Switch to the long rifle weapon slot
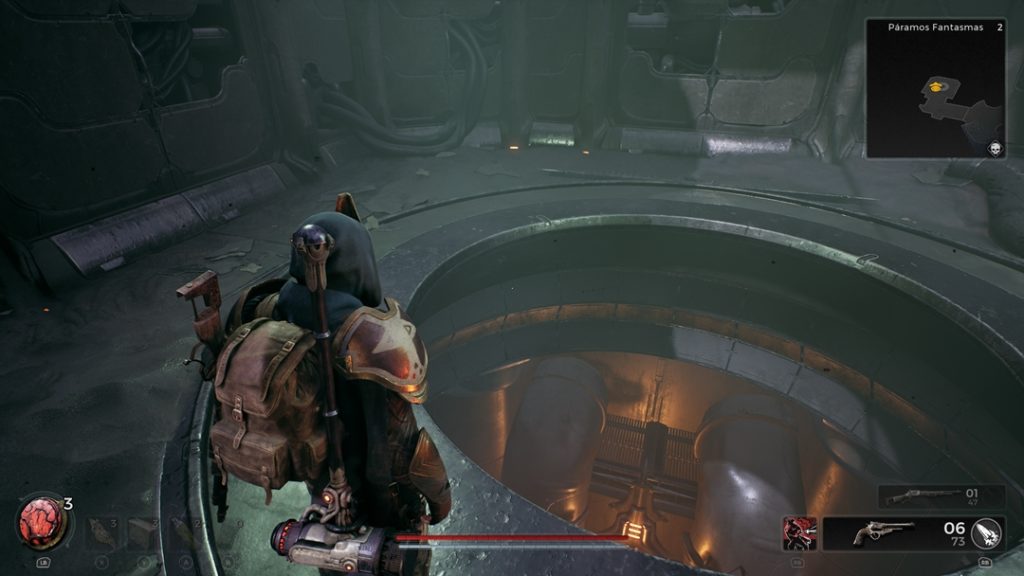 (912, 496)
